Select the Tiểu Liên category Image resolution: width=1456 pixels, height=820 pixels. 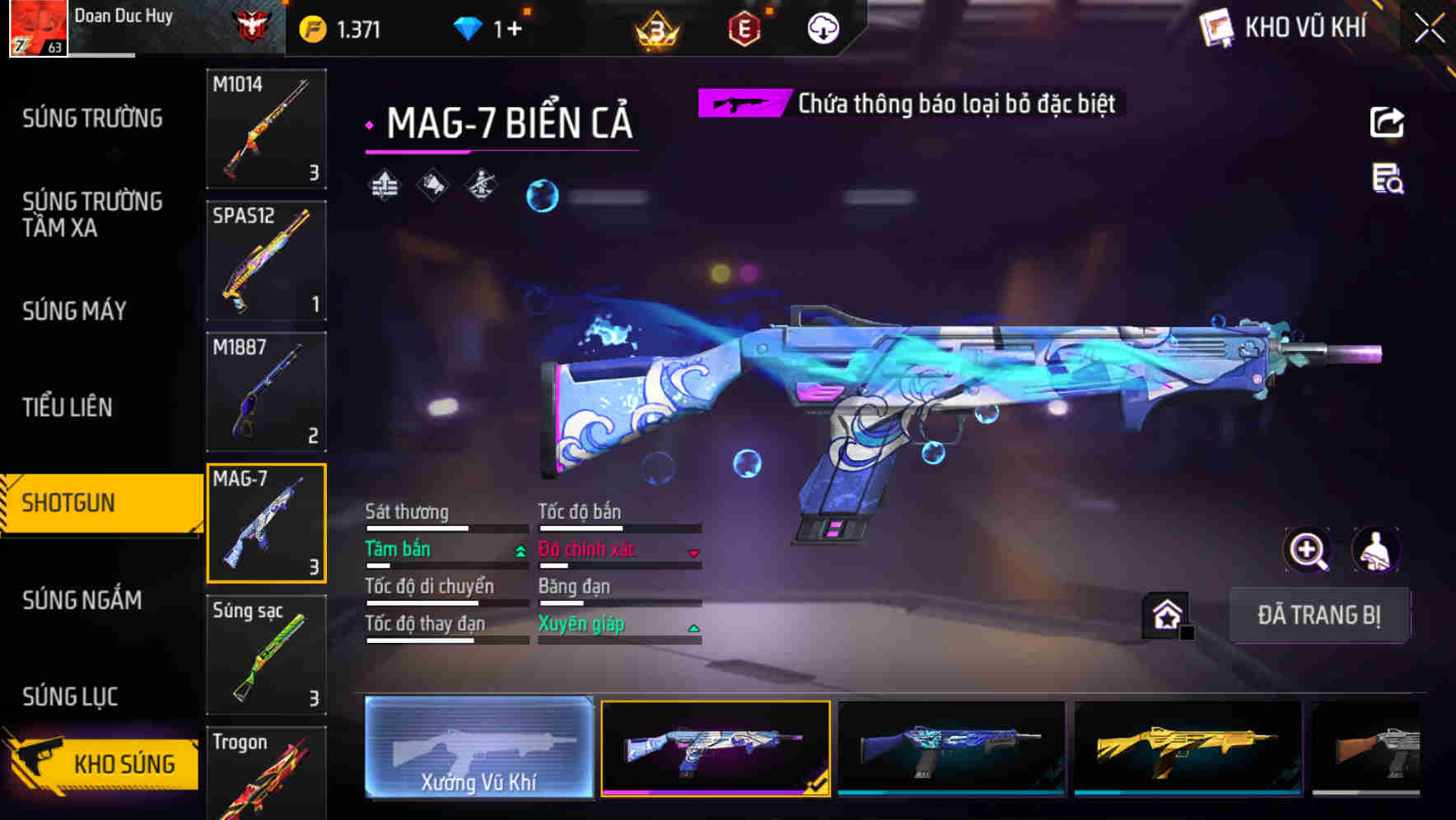click(68, 407)
